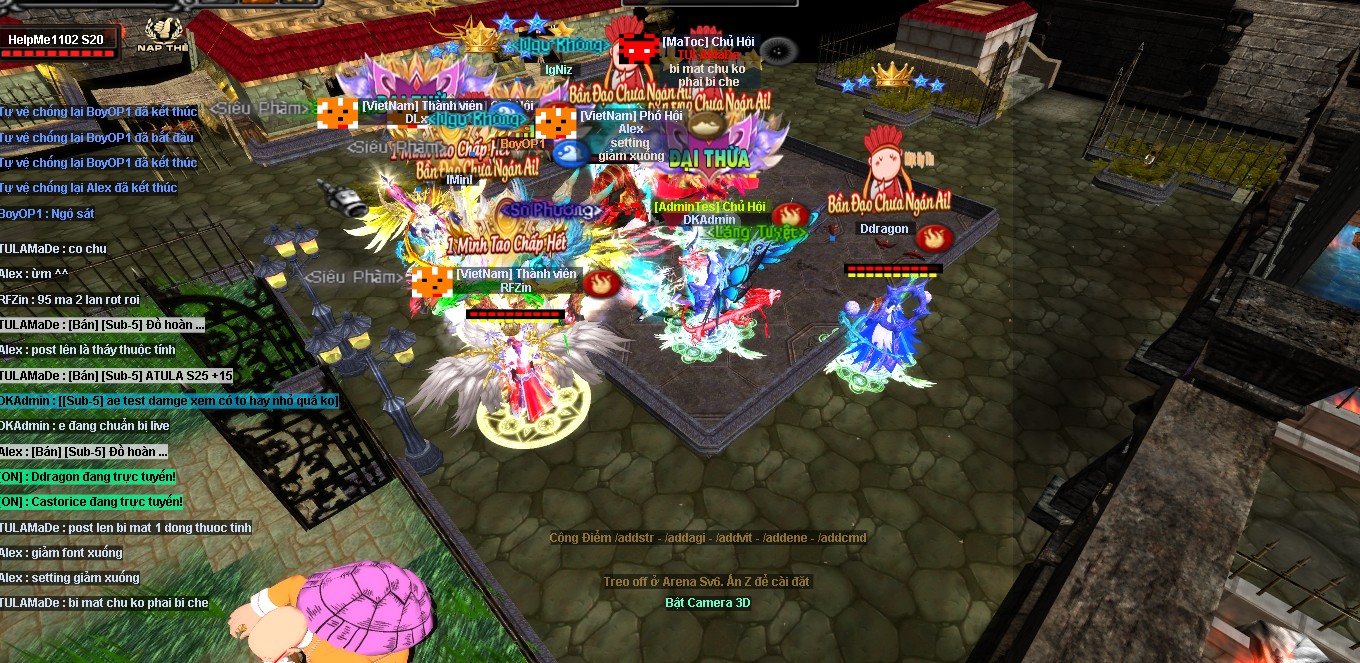Select DKAdmin's highlighted Sub-5 damage test message
This screenshot has height=663, width=1360.
[x=169, y=400]
